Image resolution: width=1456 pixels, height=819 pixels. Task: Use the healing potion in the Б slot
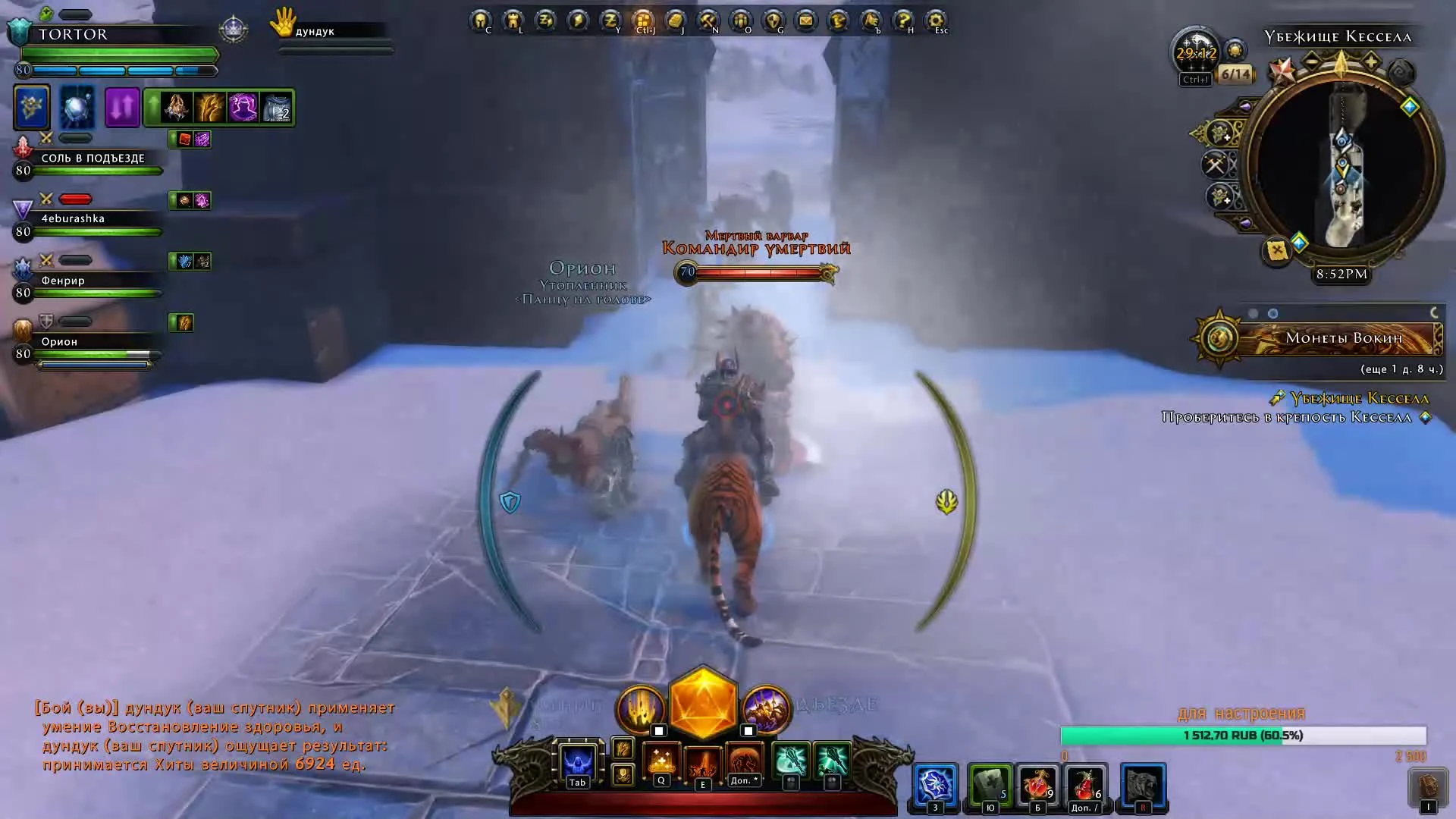coord(1037,785)
